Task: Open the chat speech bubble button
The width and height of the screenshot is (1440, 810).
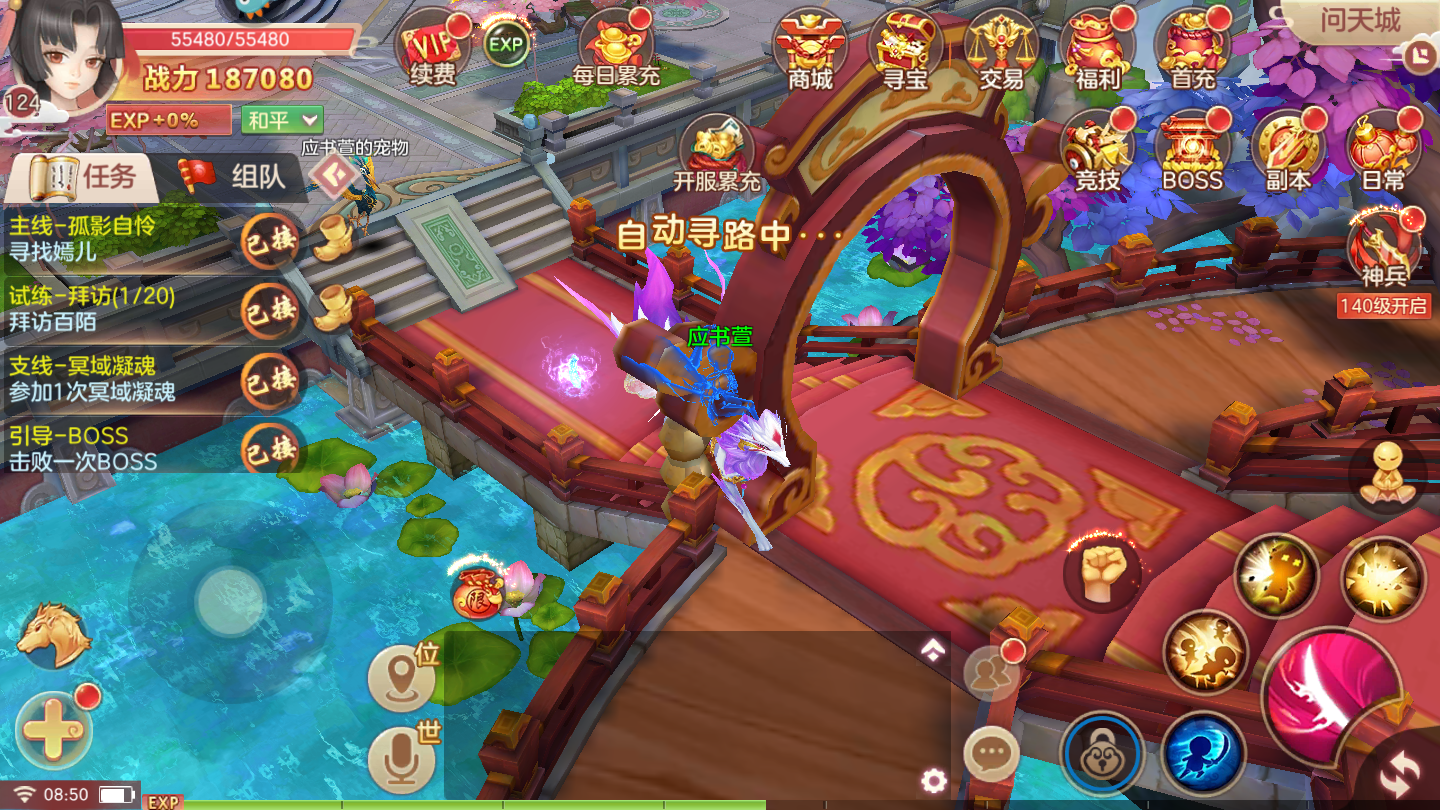Action: point(991,753)
